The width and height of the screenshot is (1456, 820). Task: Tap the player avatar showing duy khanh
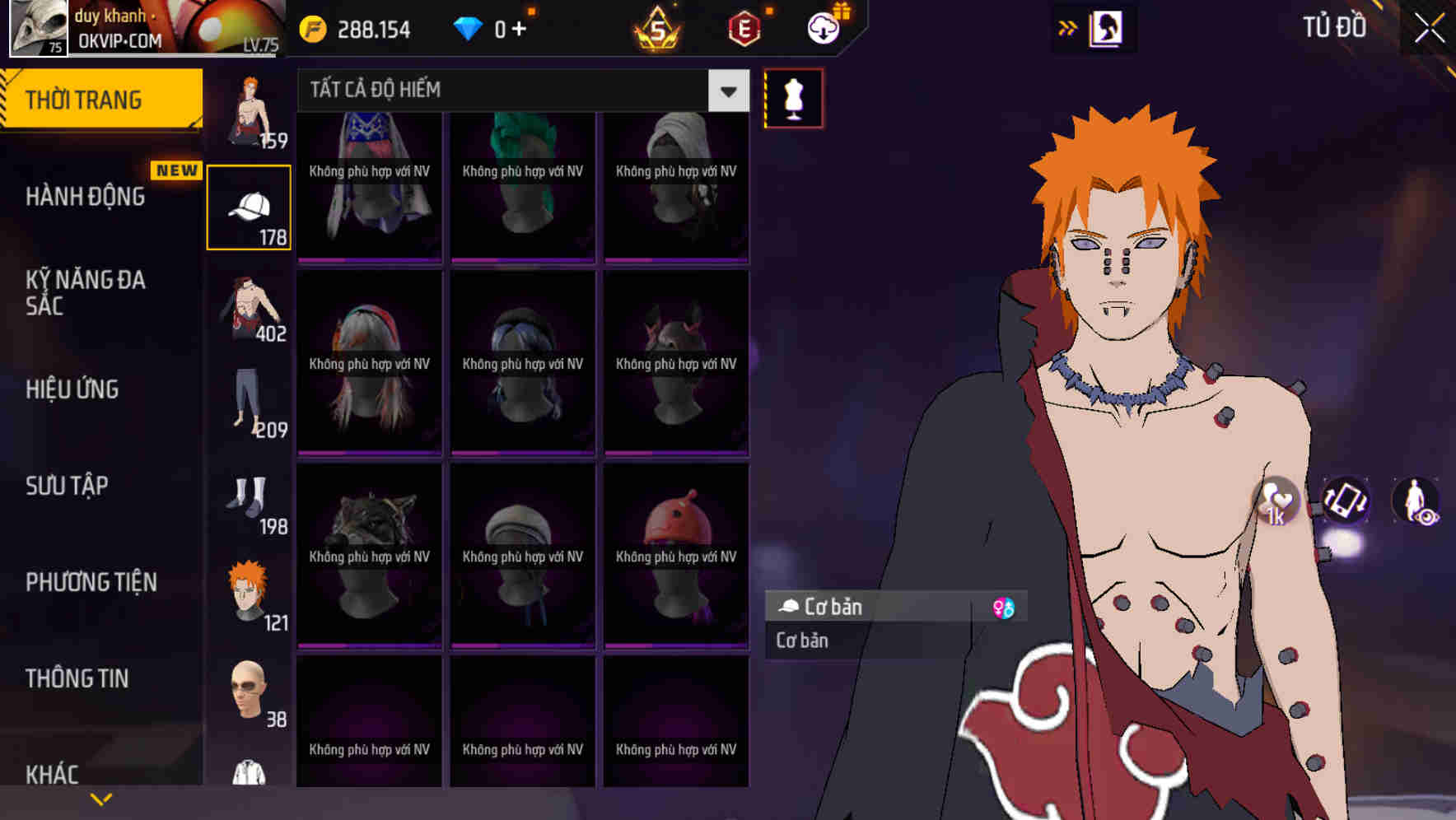coord(38,27)
